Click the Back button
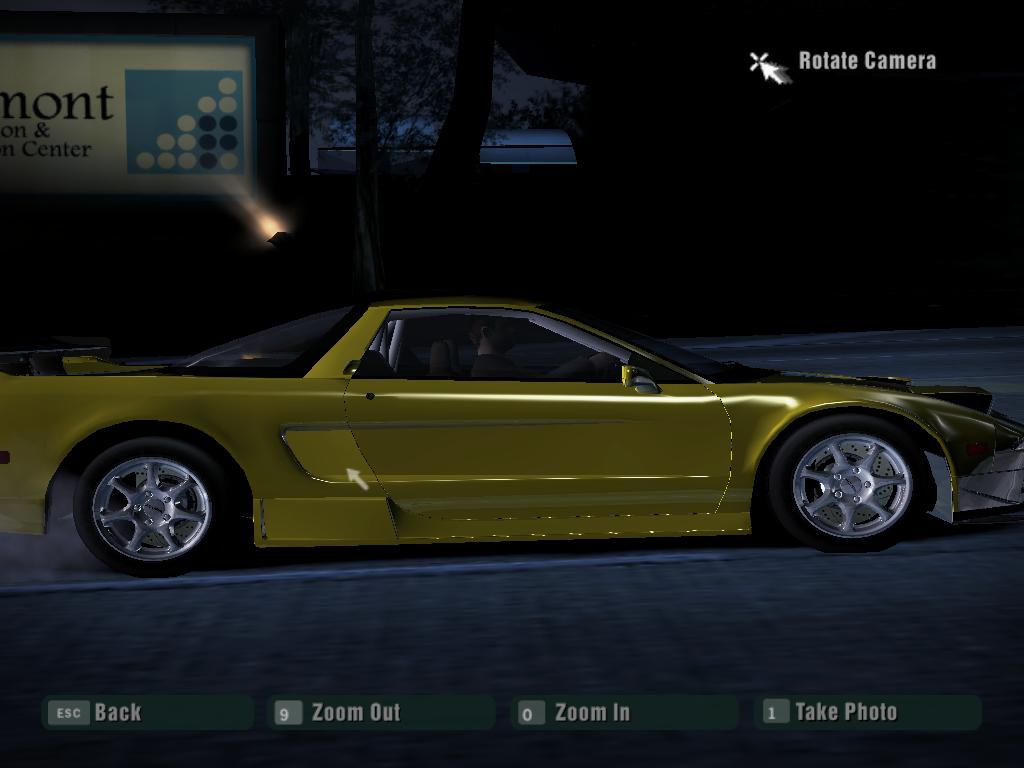Screen dimensions: 1024x768 [146, 712]
